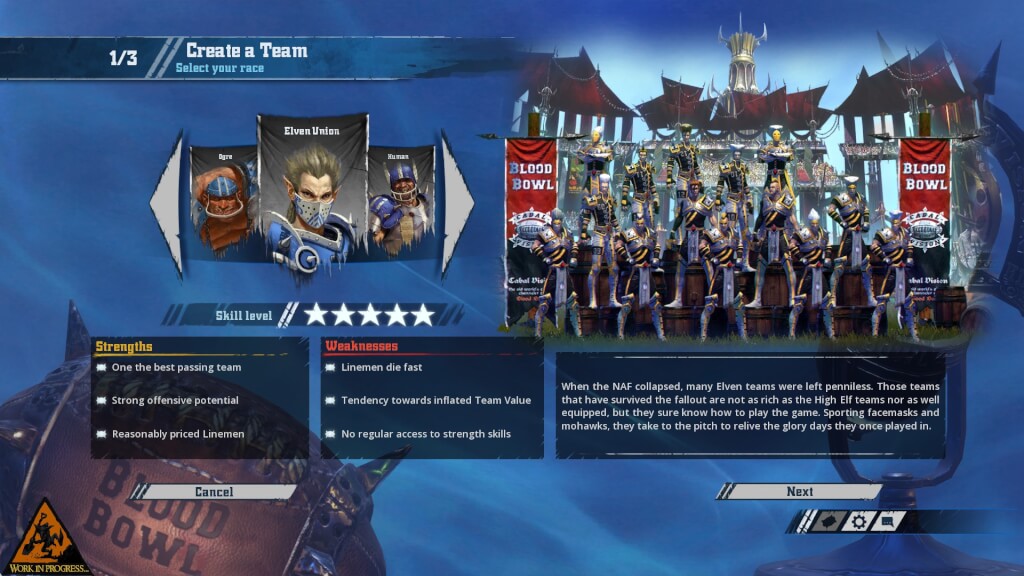Cancel team creation

(214, 491)
